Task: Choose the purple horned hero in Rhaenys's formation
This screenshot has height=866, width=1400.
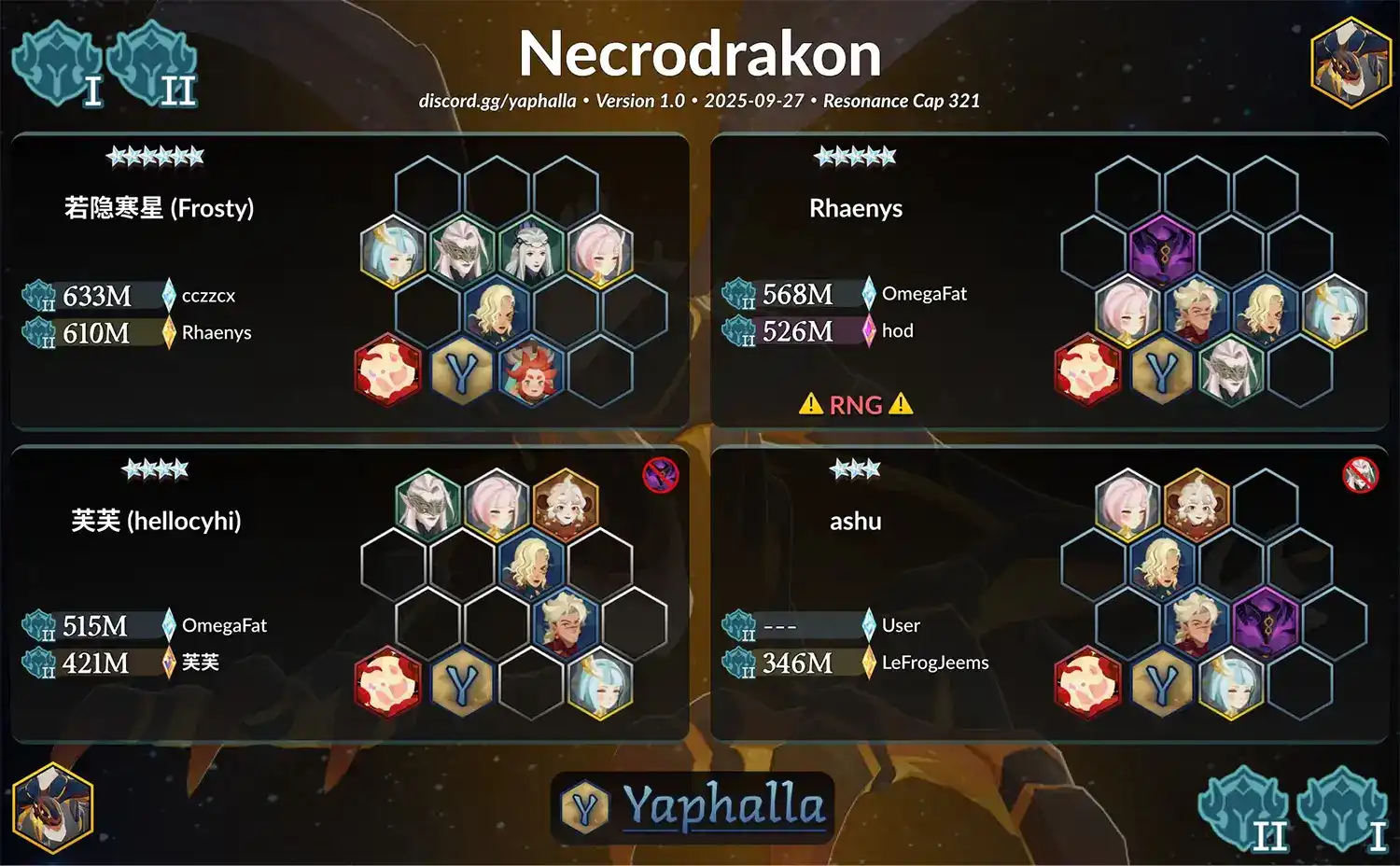Action: click(x=1162, y=249)
